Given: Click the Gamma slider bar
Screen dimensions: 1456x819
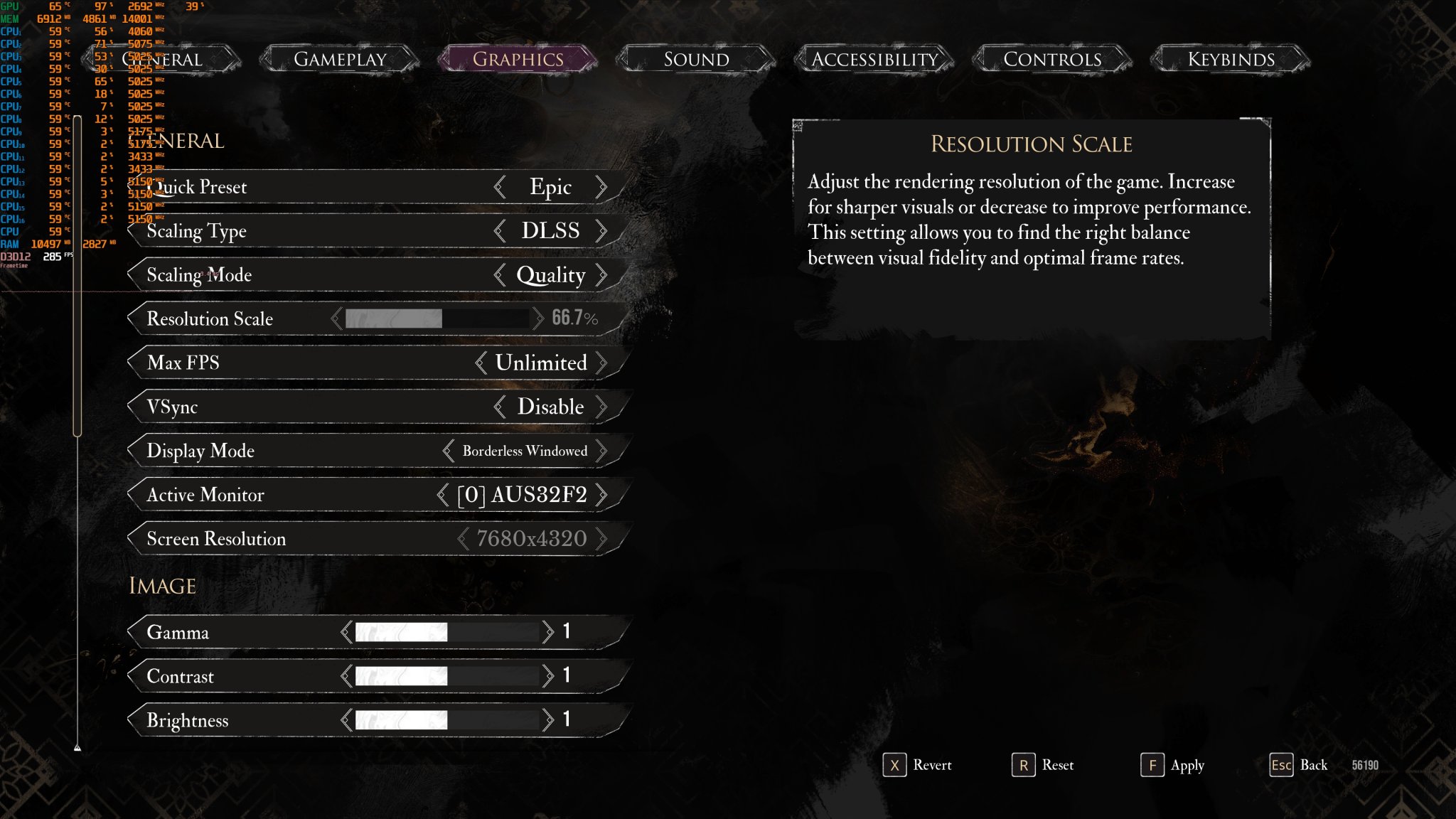Looking at the screenshot, I should (x=446, y=632).
